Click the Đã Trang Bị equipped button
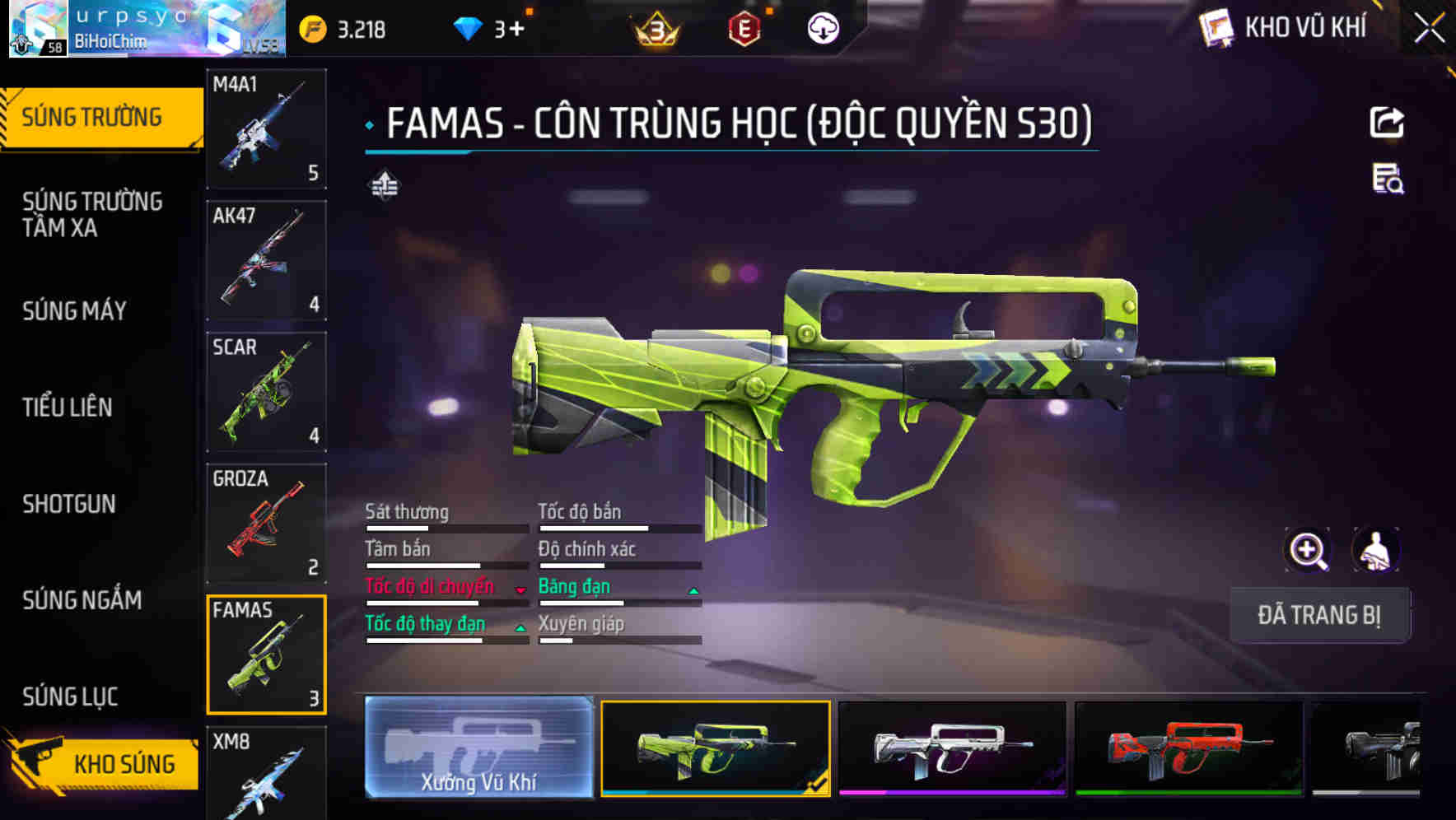1456x820 pixels. [1318, 615]
